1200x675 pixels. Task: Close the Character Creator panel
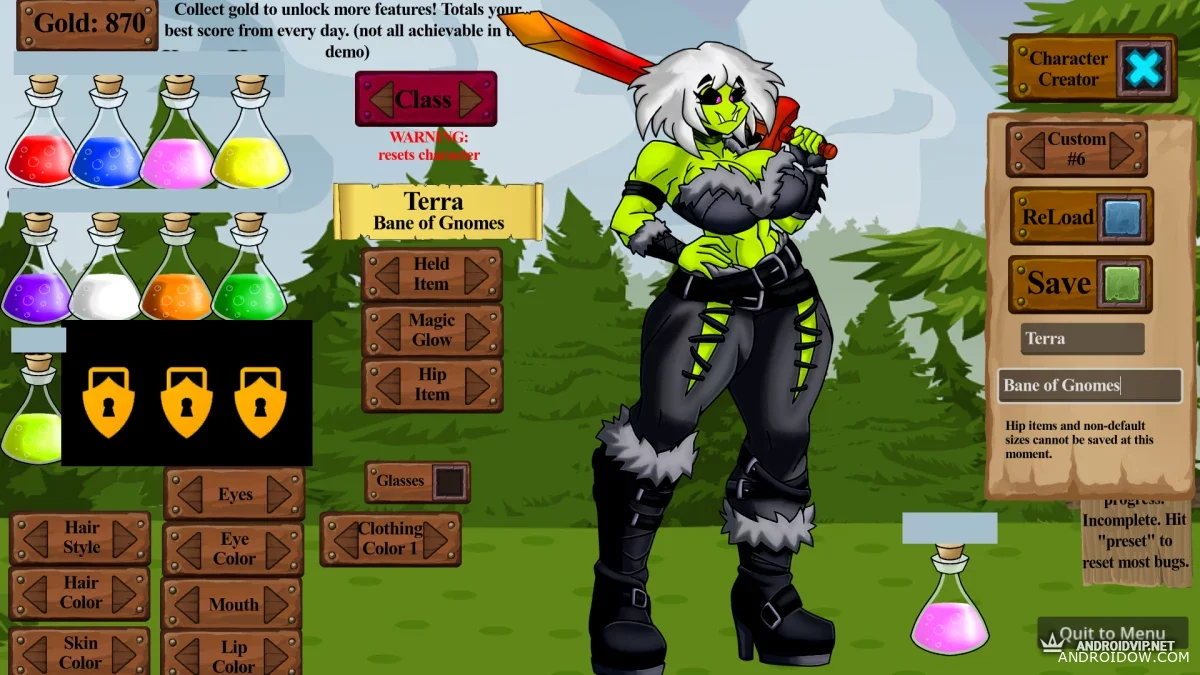[1145, 68]
